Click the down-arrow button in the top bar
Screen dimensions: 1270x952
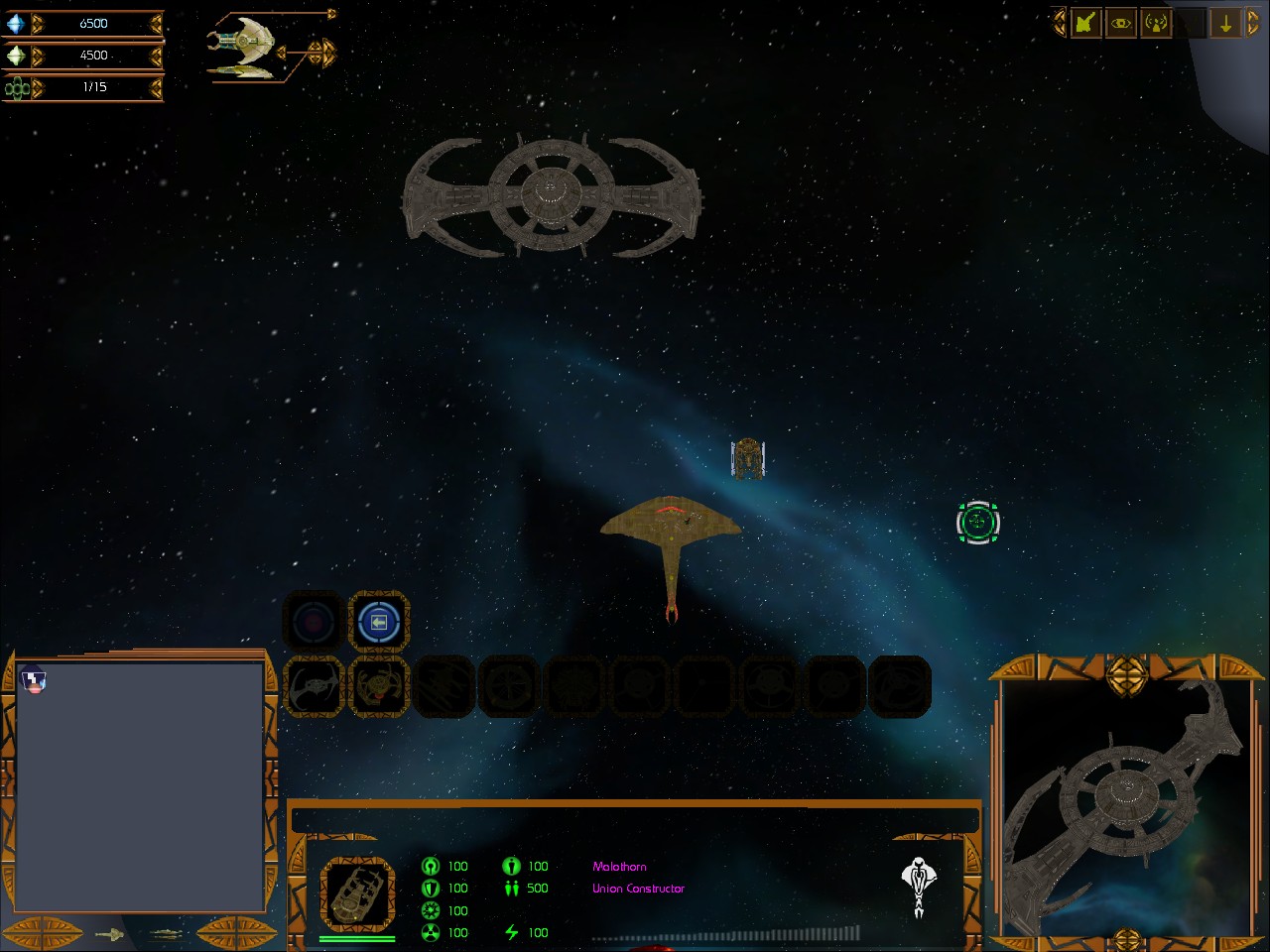click(1226, 23)
